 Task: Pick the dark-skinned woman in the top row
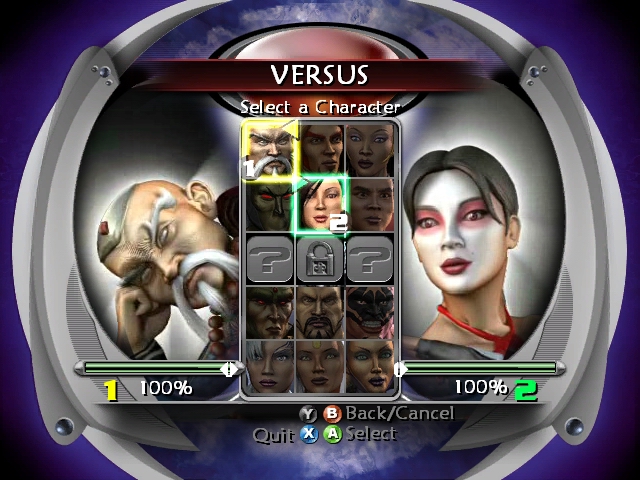pos(371,151)
